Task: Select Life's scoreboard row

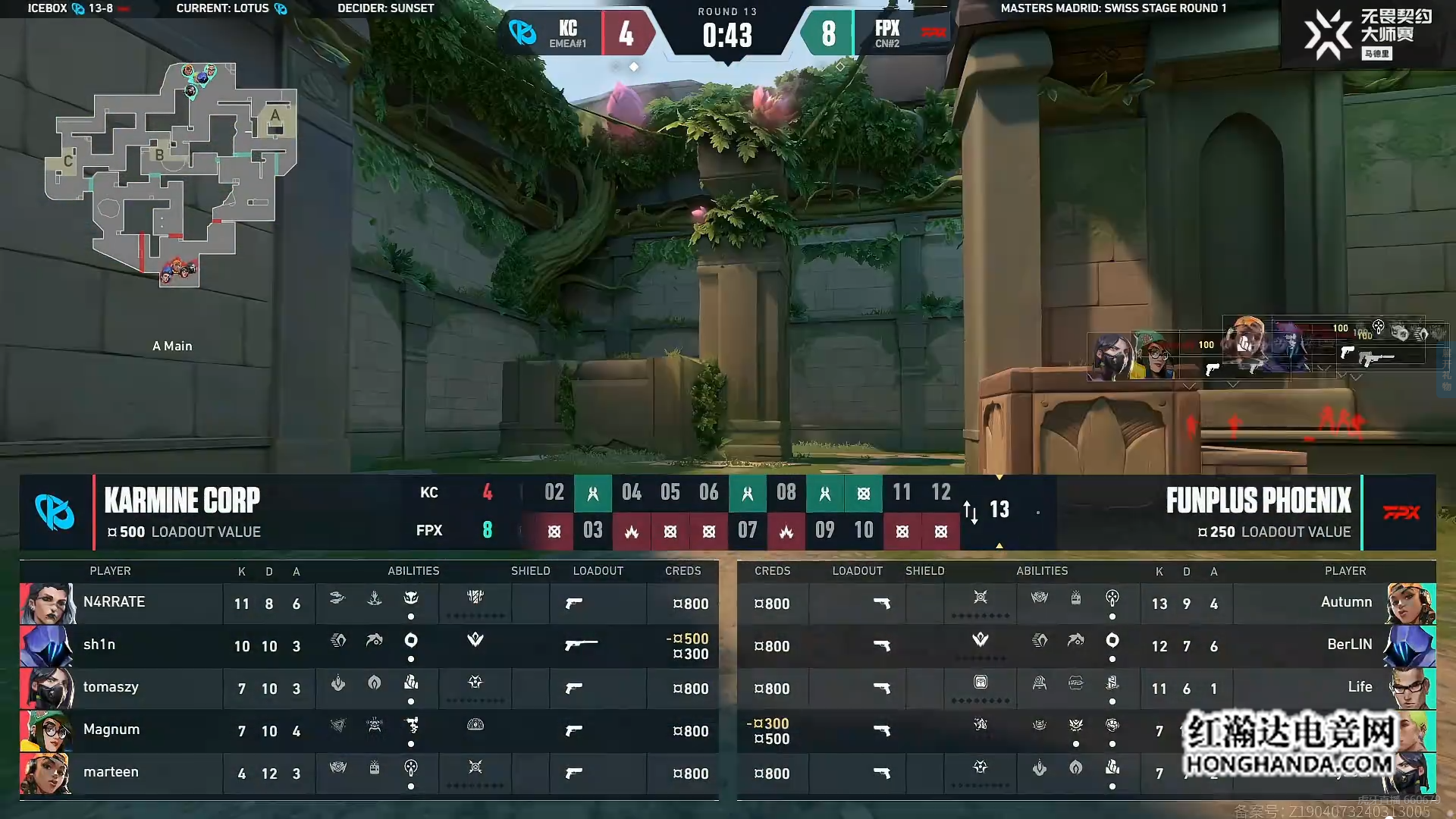Action: click(x=1086, y=689)
